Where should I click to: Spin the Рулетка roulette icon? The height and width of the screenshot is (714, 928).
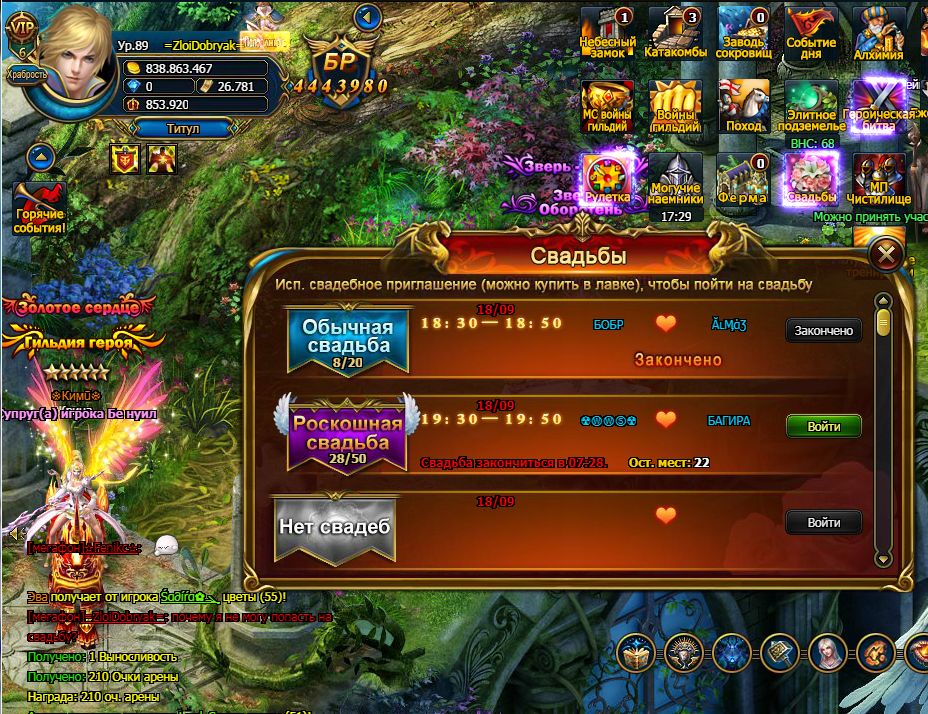point(607,180)
